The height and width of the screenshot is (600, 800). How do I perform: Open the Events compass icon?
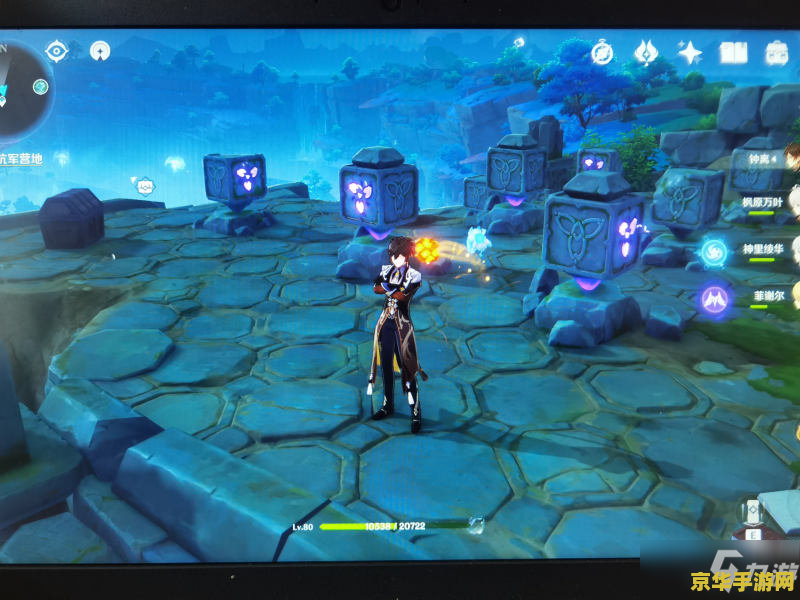click(602, 52)
